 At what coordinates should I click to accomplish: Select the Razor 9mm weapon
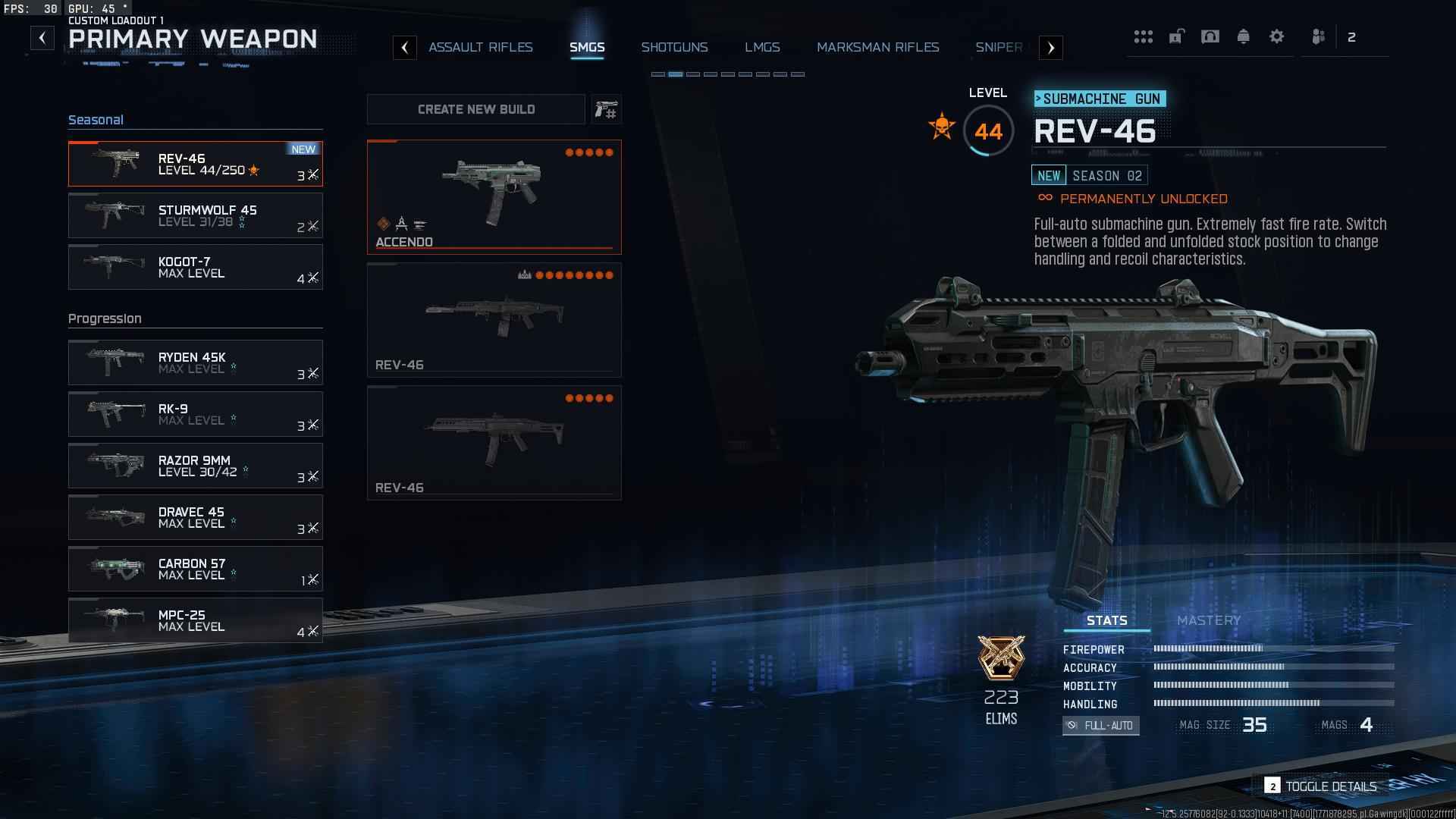point(195,466)
